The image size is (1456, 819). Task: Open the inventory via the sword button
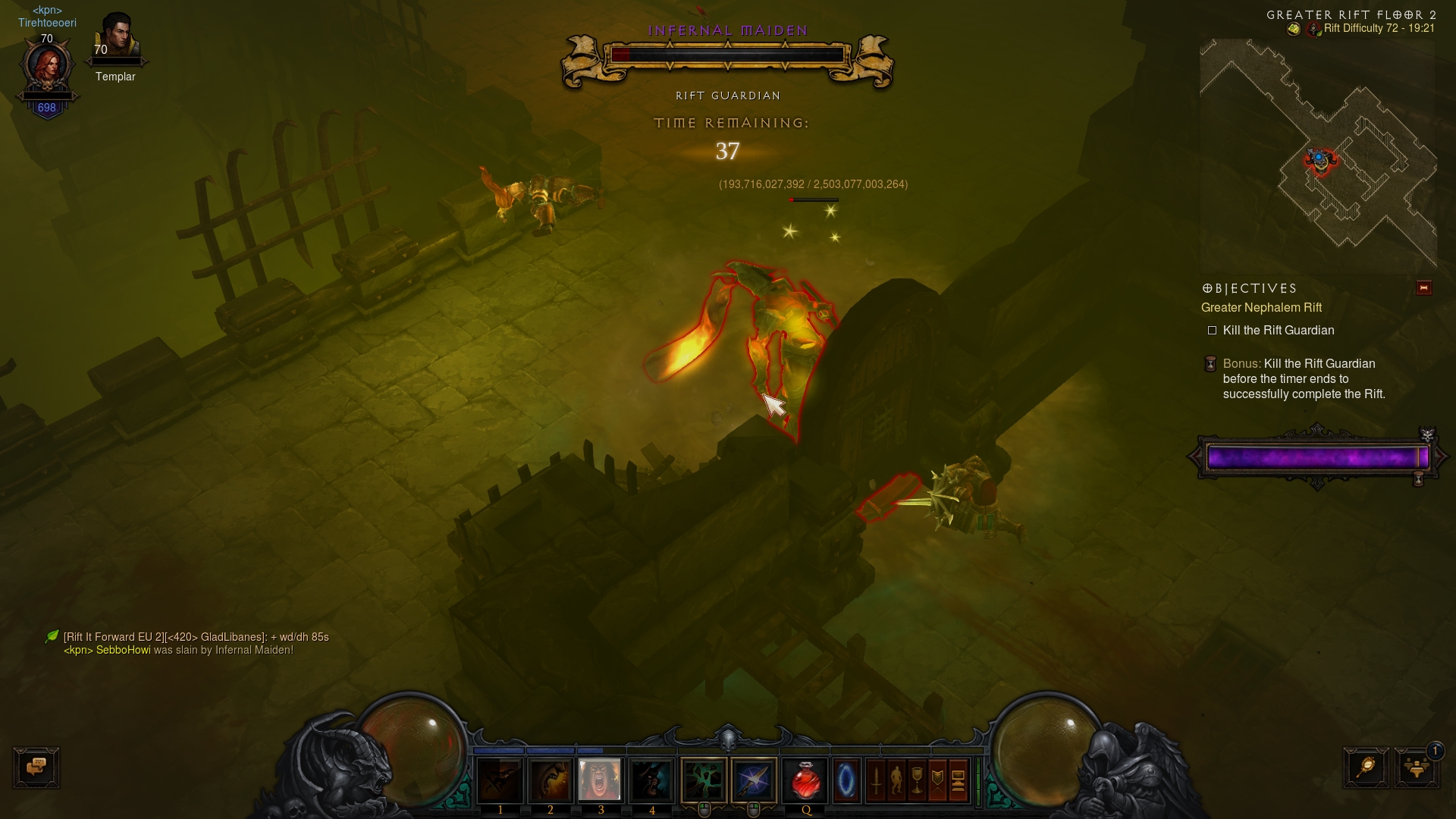tap(876, 780)
